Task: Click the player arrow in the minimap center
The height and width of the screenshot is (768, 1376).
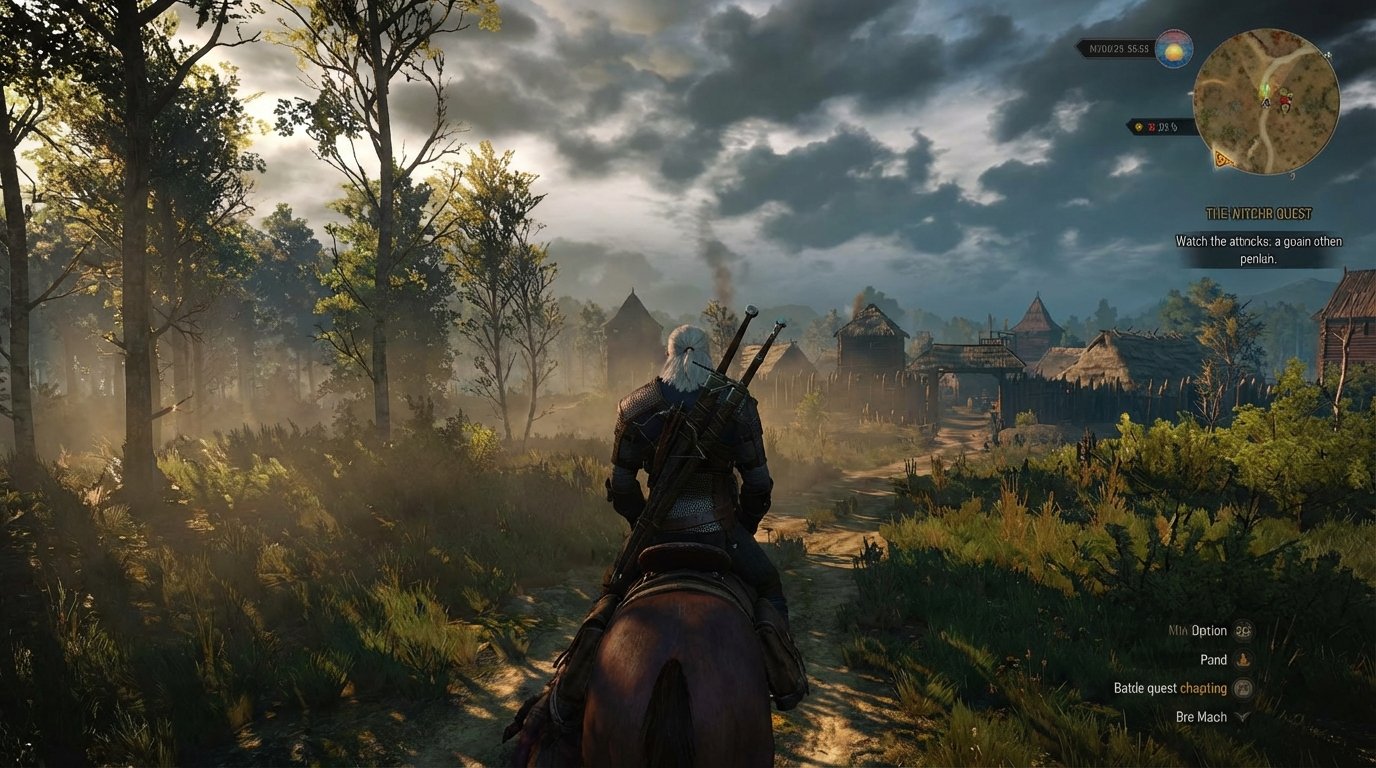Action: click(x=1266, y=101)
